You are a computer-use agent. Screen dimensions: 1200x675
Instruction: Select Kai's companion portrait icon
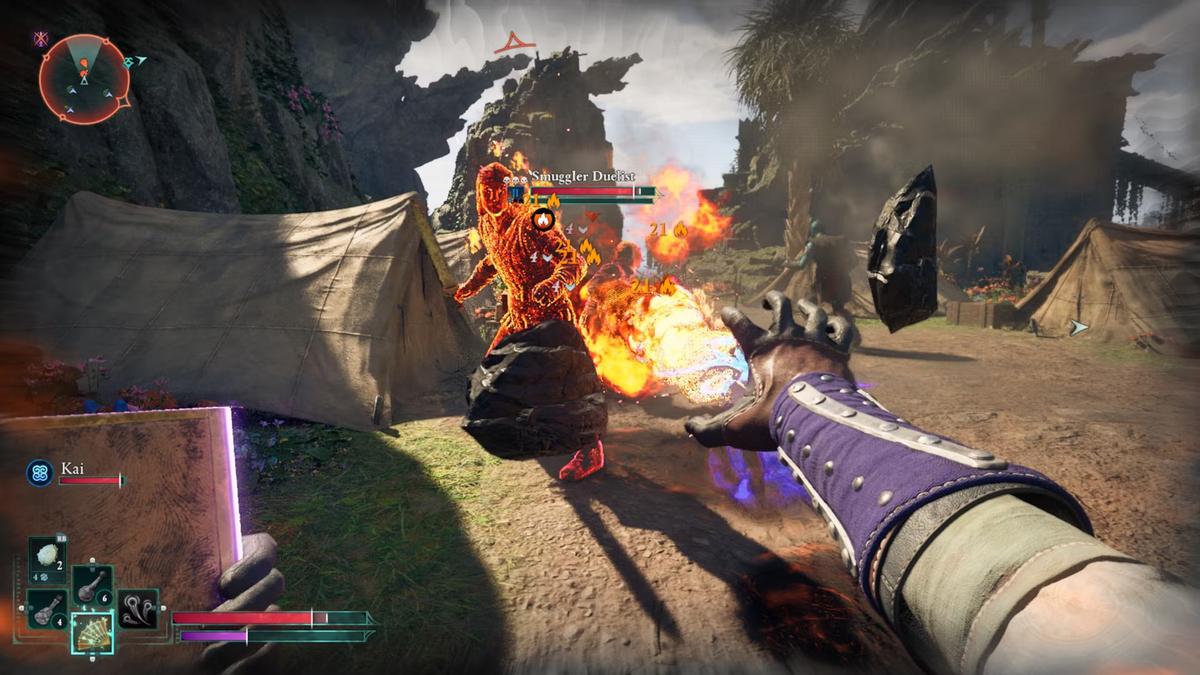pos(40,472)
